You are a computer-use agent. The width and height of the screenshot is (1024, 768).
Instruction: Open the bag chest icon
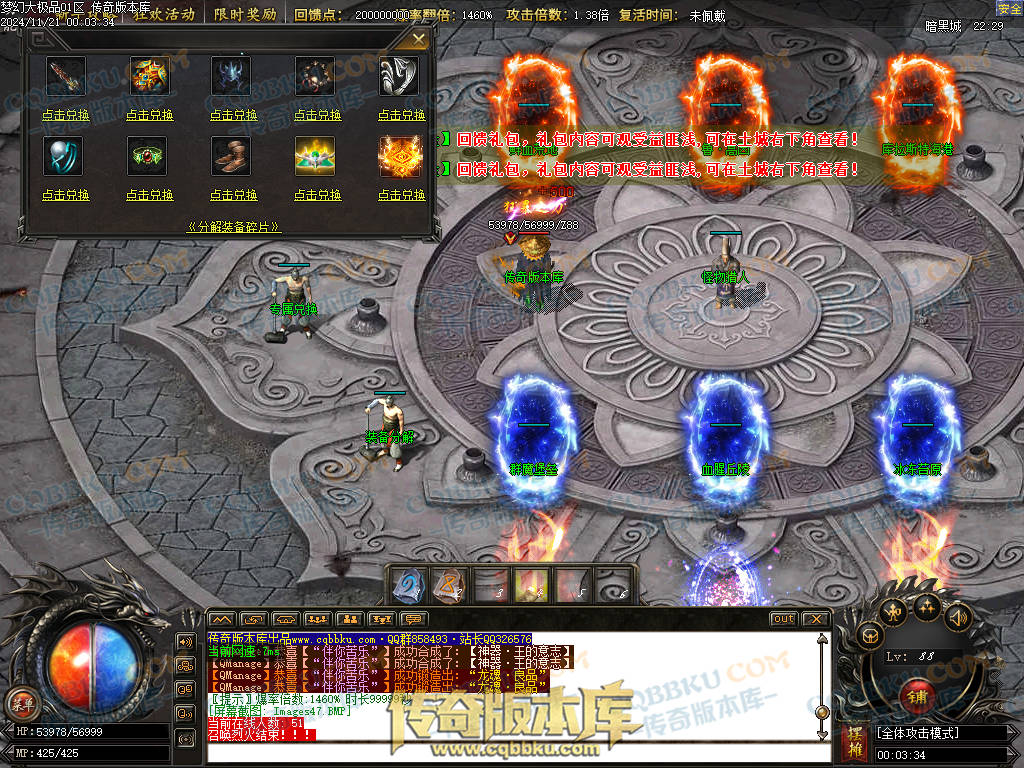(x=872, y=634)
